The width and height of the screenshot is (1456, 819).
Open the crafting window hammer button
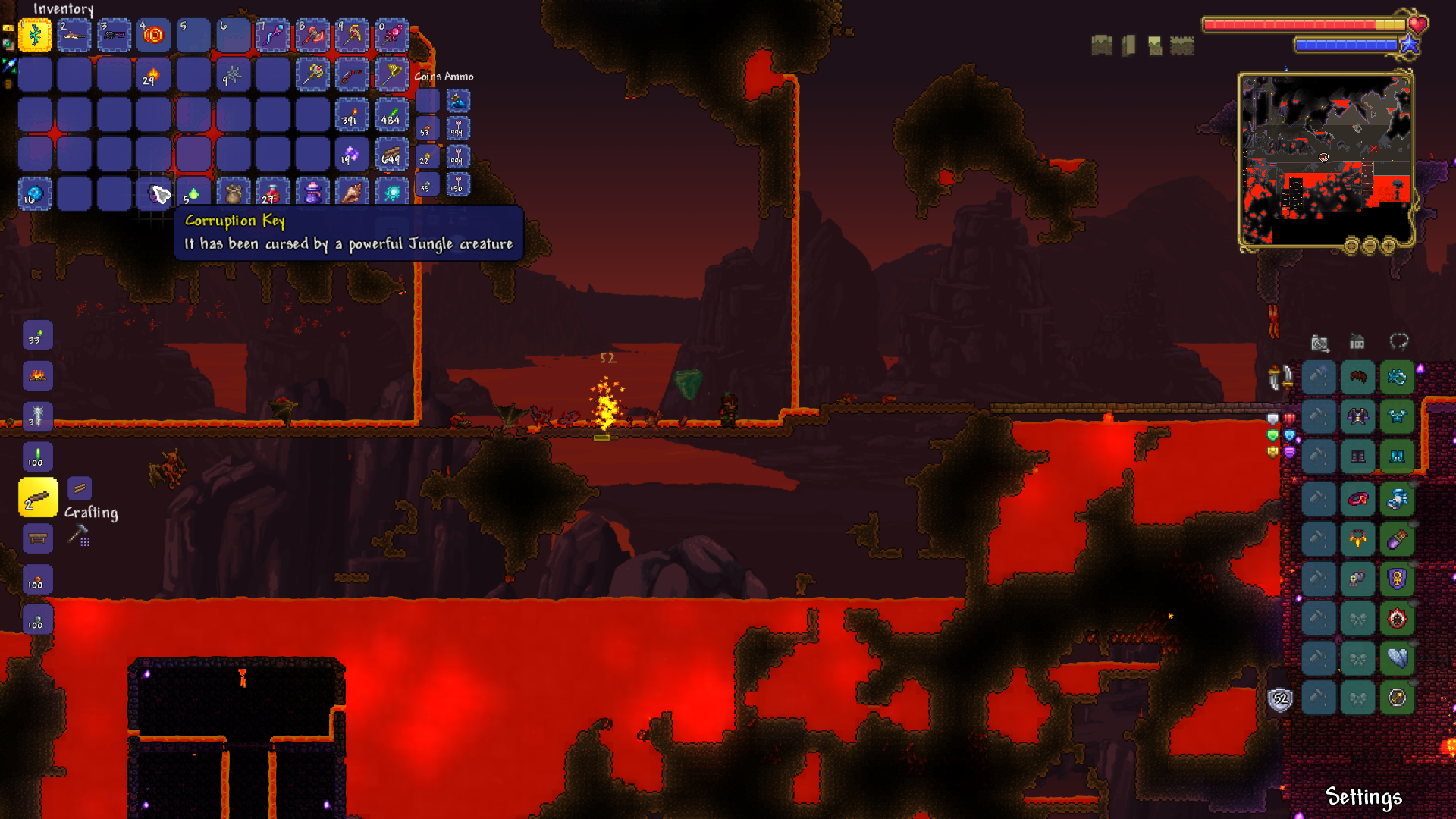click(79, 535)
